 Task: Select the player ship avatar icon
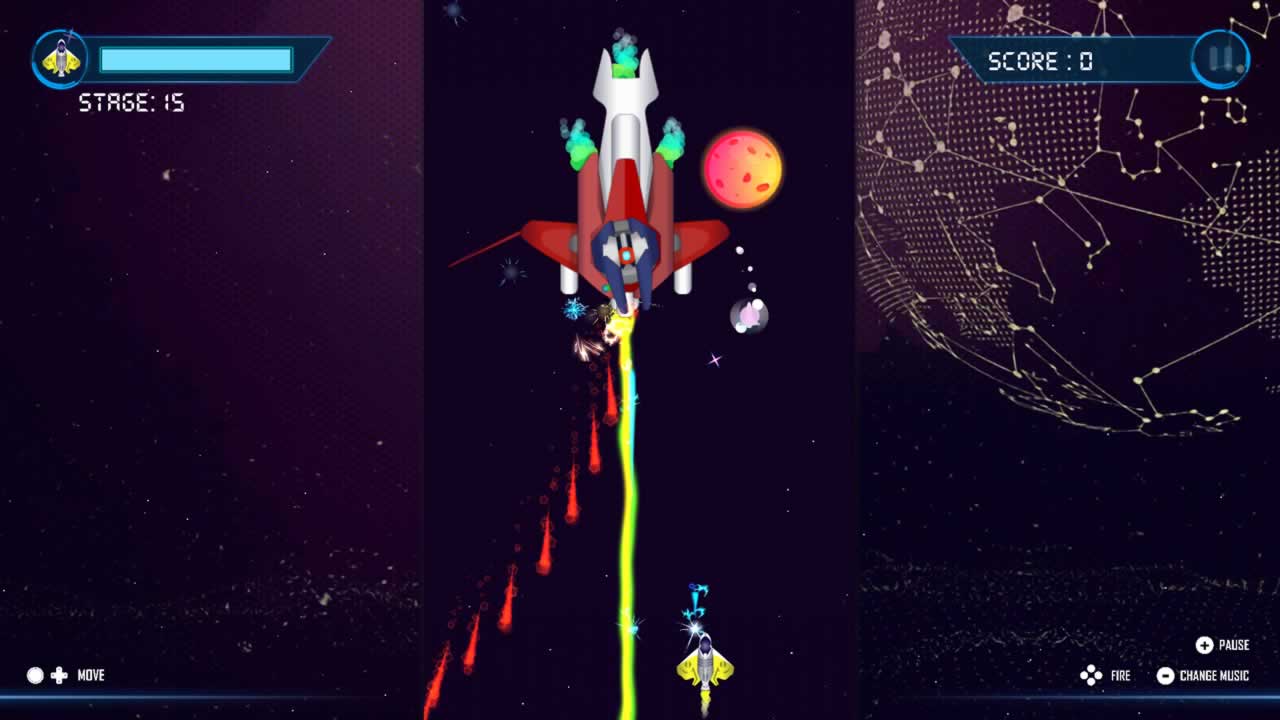(x=62, y=58)
